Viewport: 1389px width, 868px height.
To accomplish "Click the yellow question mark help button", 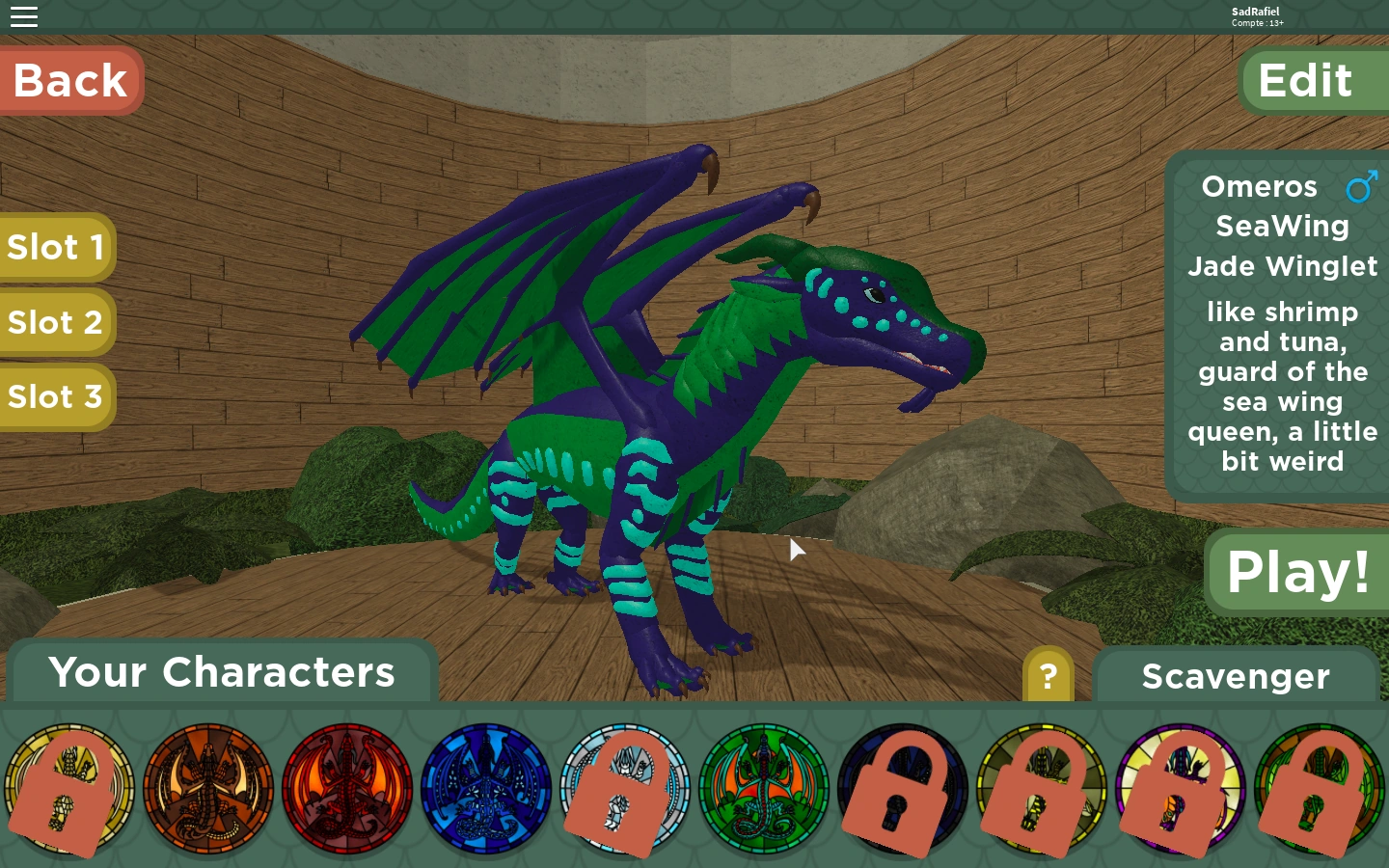I will (1048, 676).
